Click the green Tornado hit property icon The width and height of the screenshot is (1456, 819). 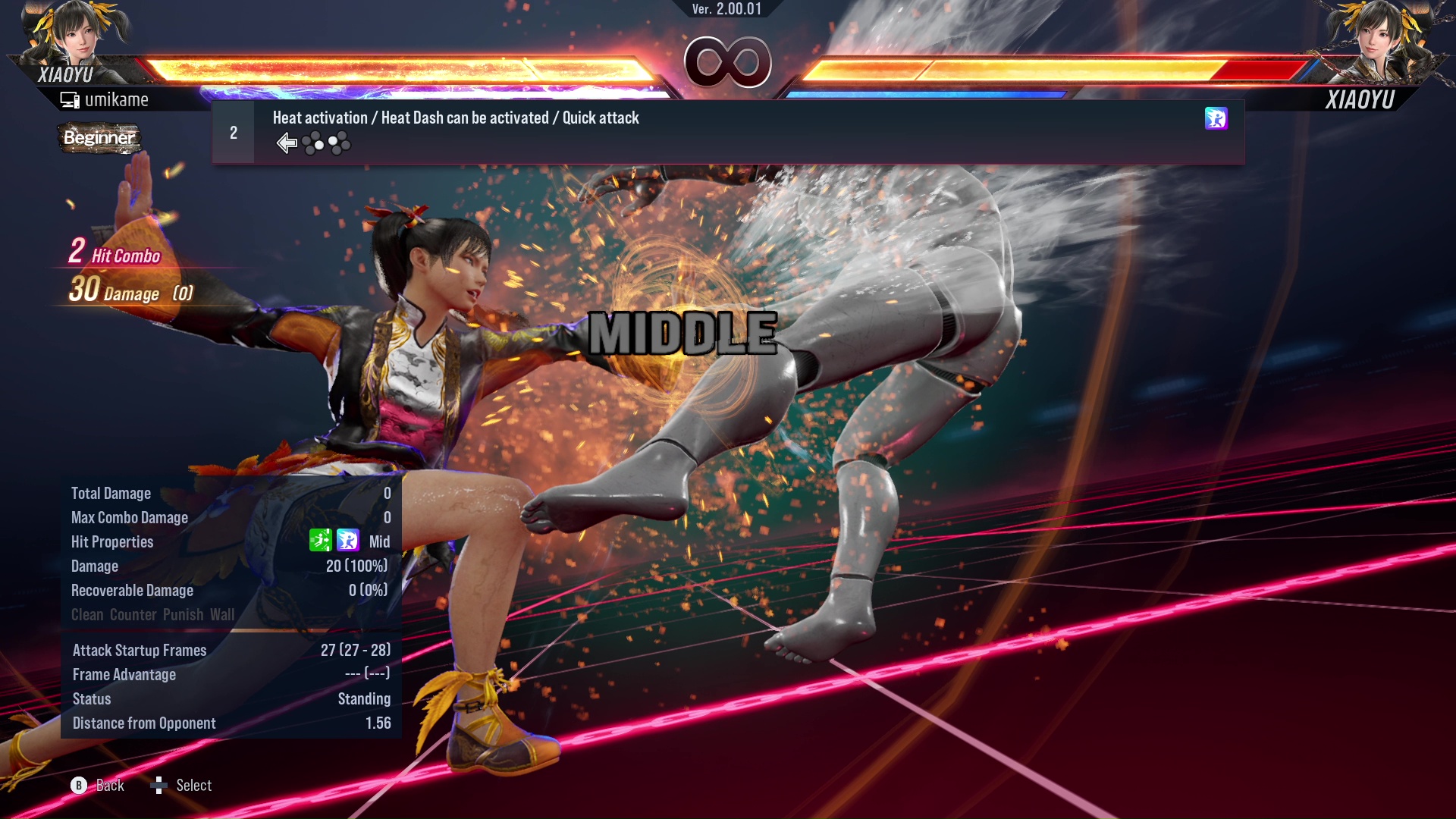(x=322, y=541)
